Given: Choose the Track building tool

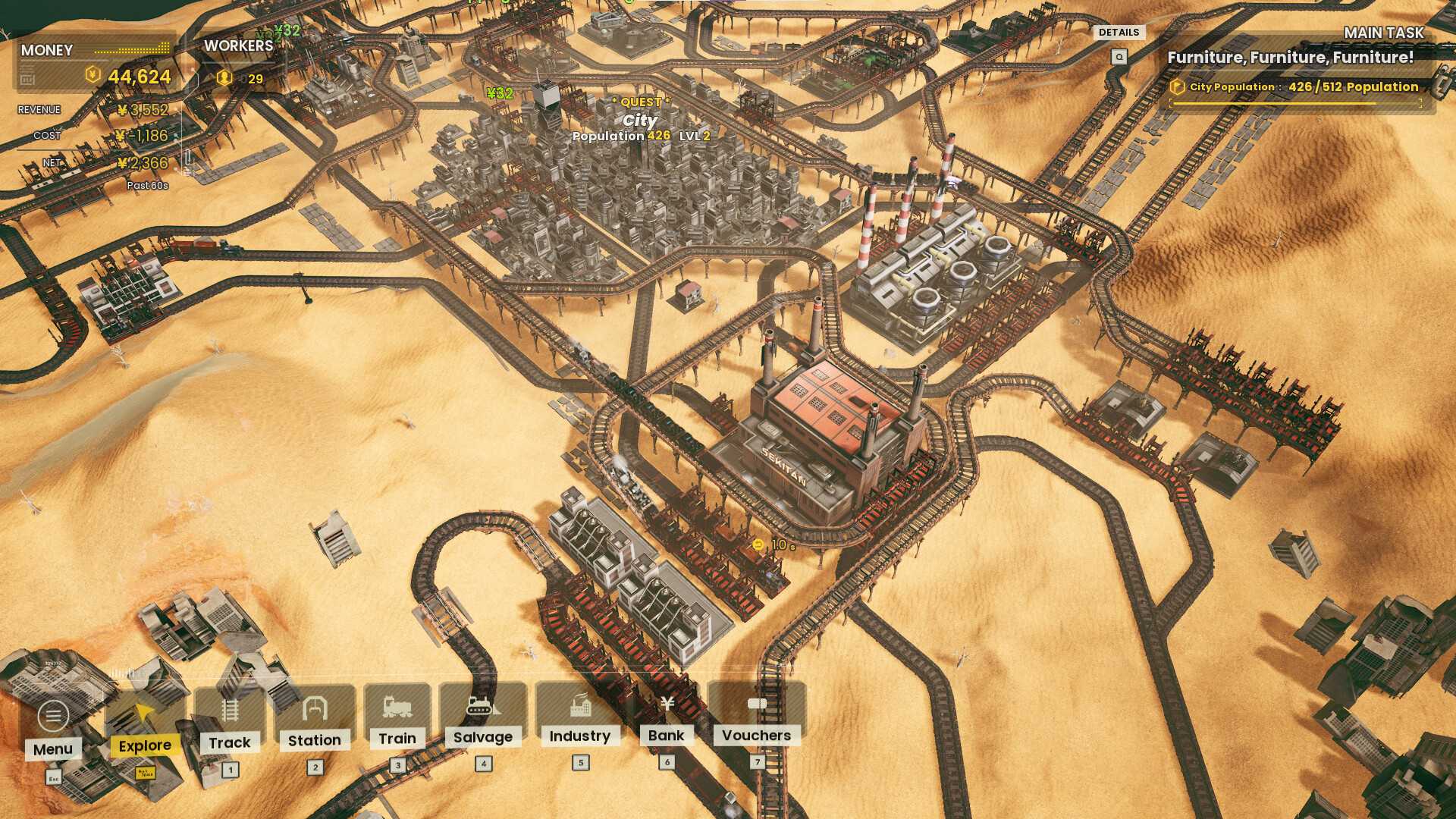Looking at the screenshot, I should pos(230,721).
